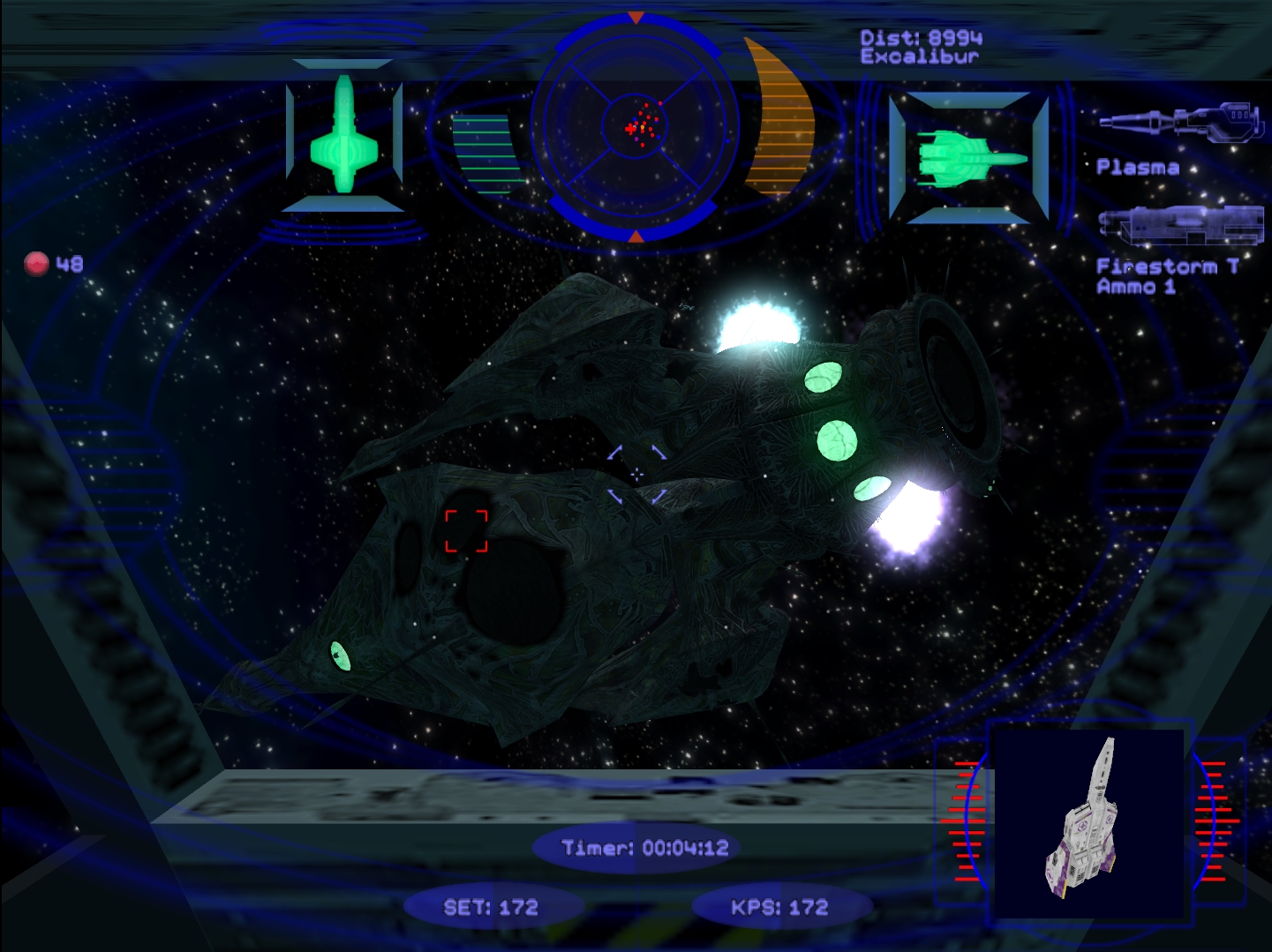Click the player ship shield display
This screenshot has width=1272, height=952.
tap(344, 135)
